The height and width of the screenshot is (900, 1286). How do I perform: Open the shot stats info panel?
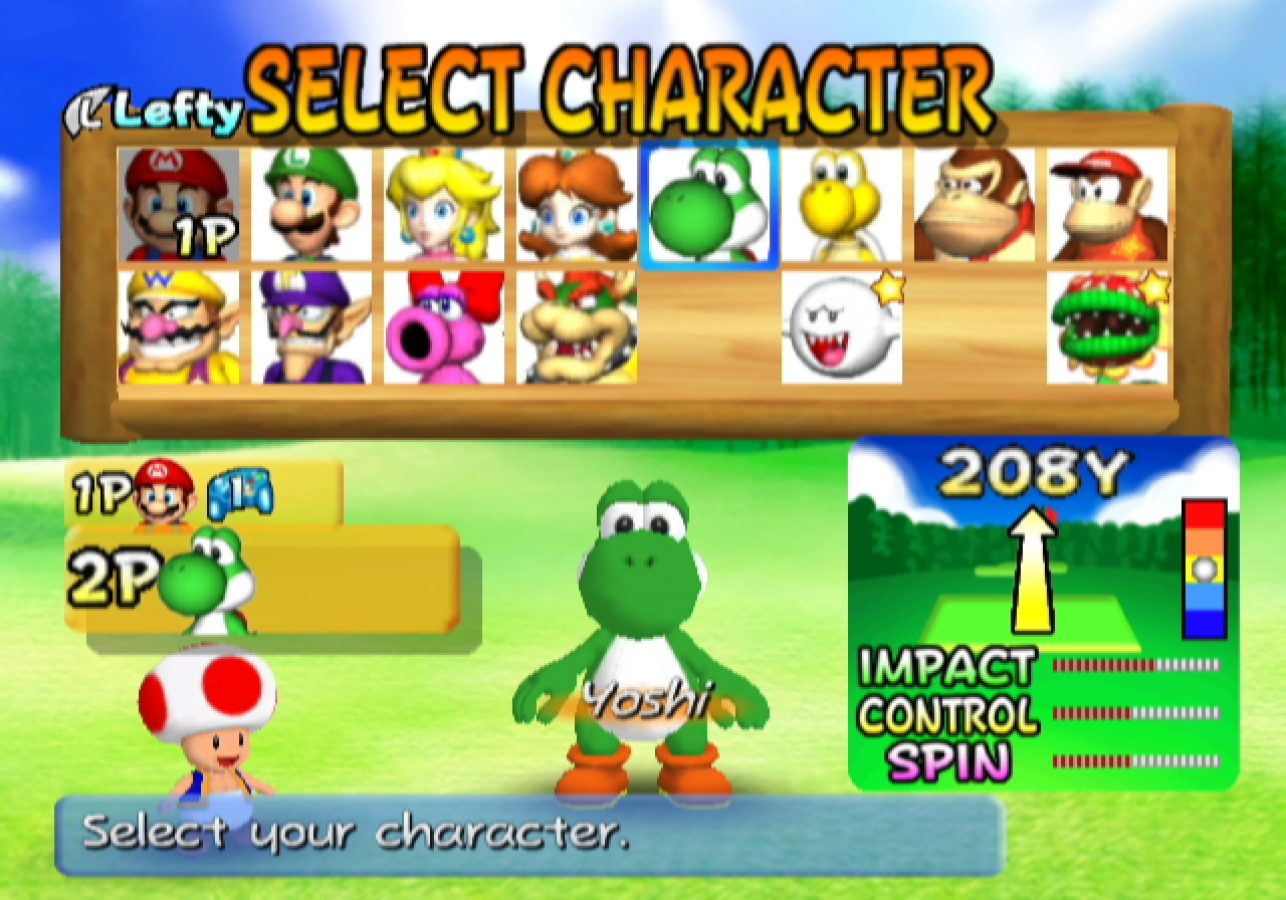[x=1040, y=610]
